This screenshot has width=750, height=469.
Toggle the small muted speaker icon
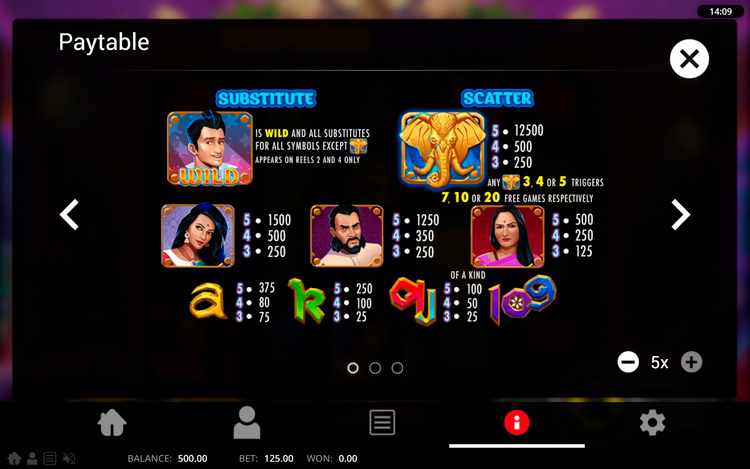(x=69, y=459)
